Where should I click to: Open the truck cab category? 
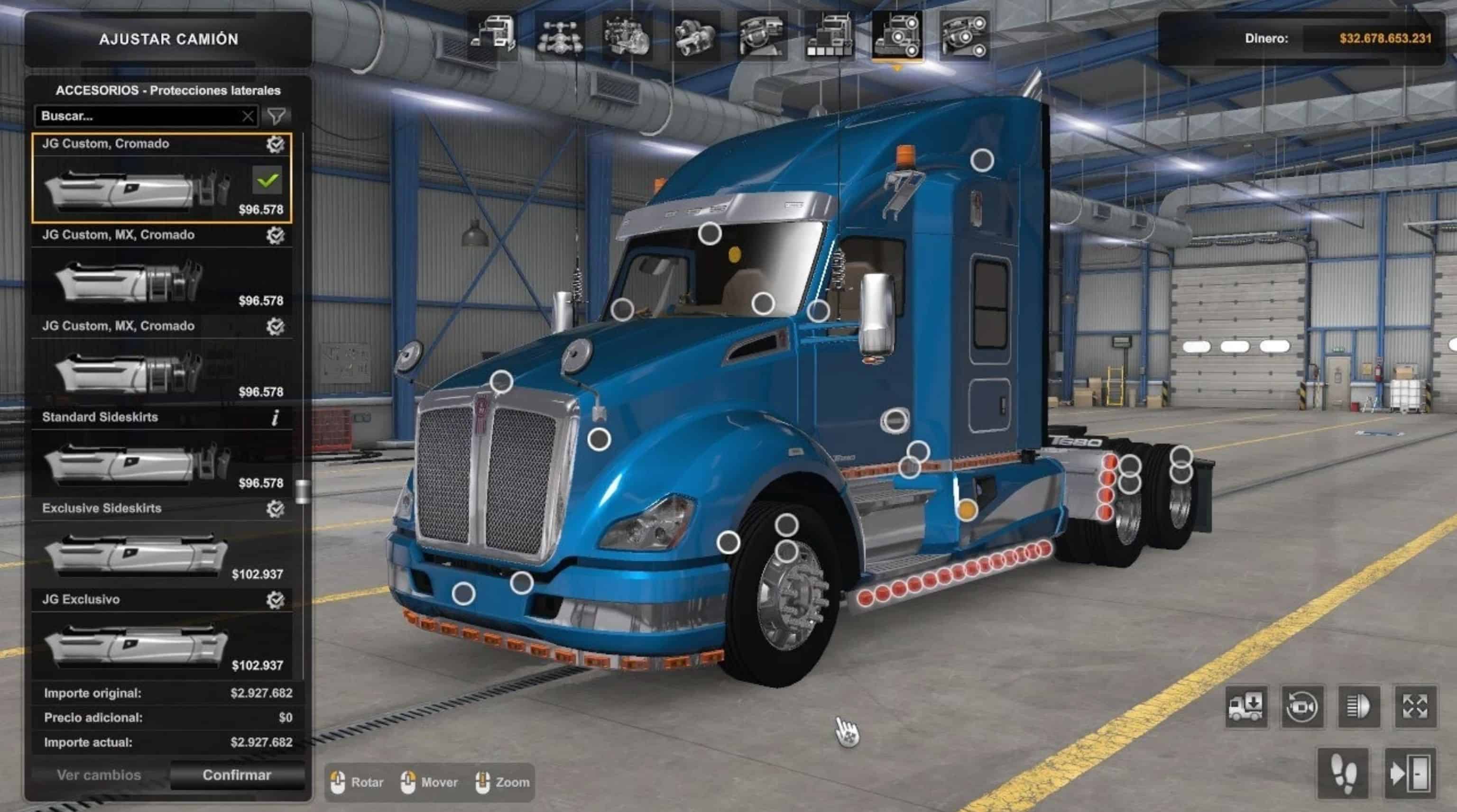(x=492, y=36)
